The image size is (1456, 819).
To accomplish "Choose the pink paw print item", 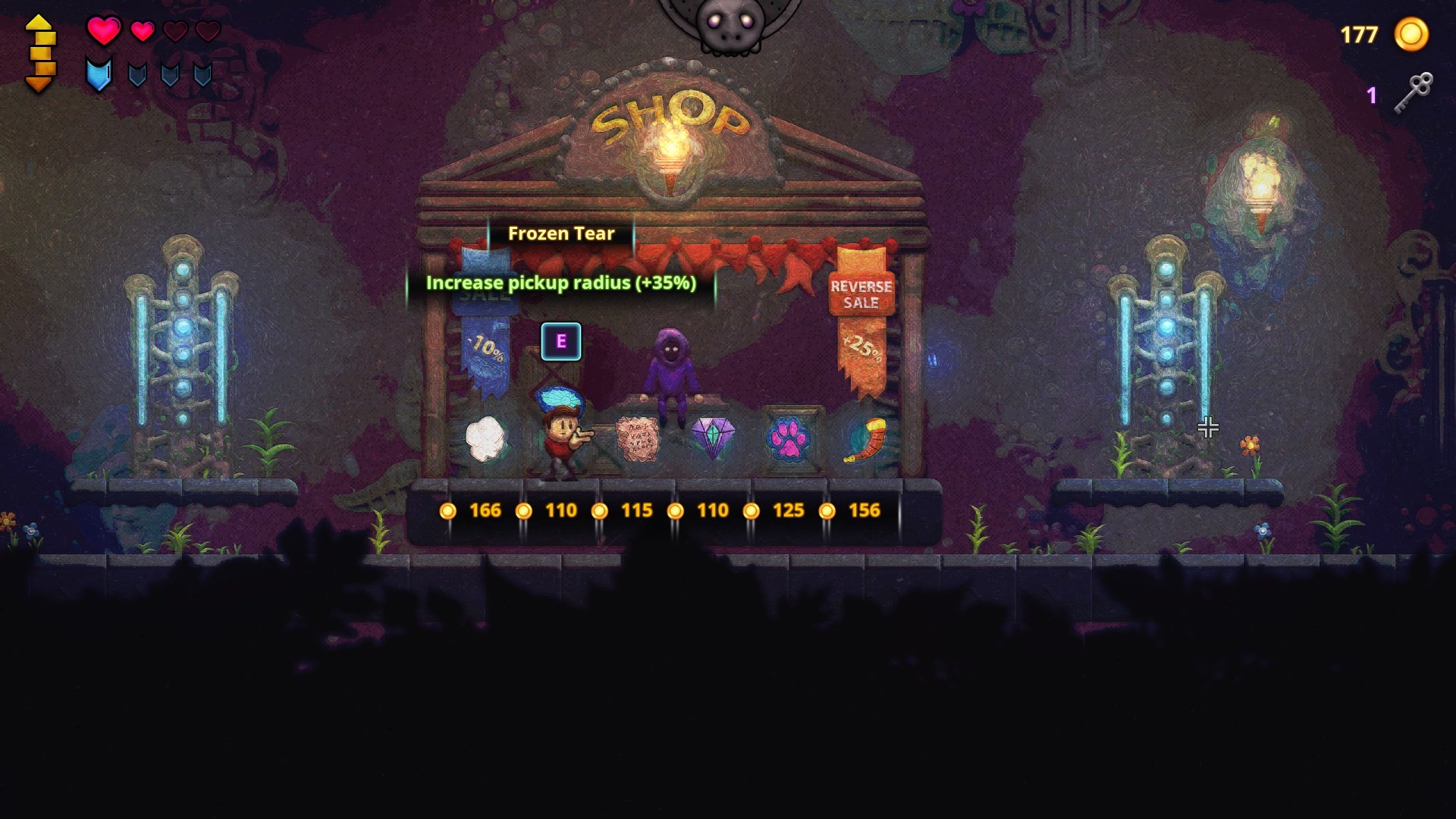I will click(789, 440).
